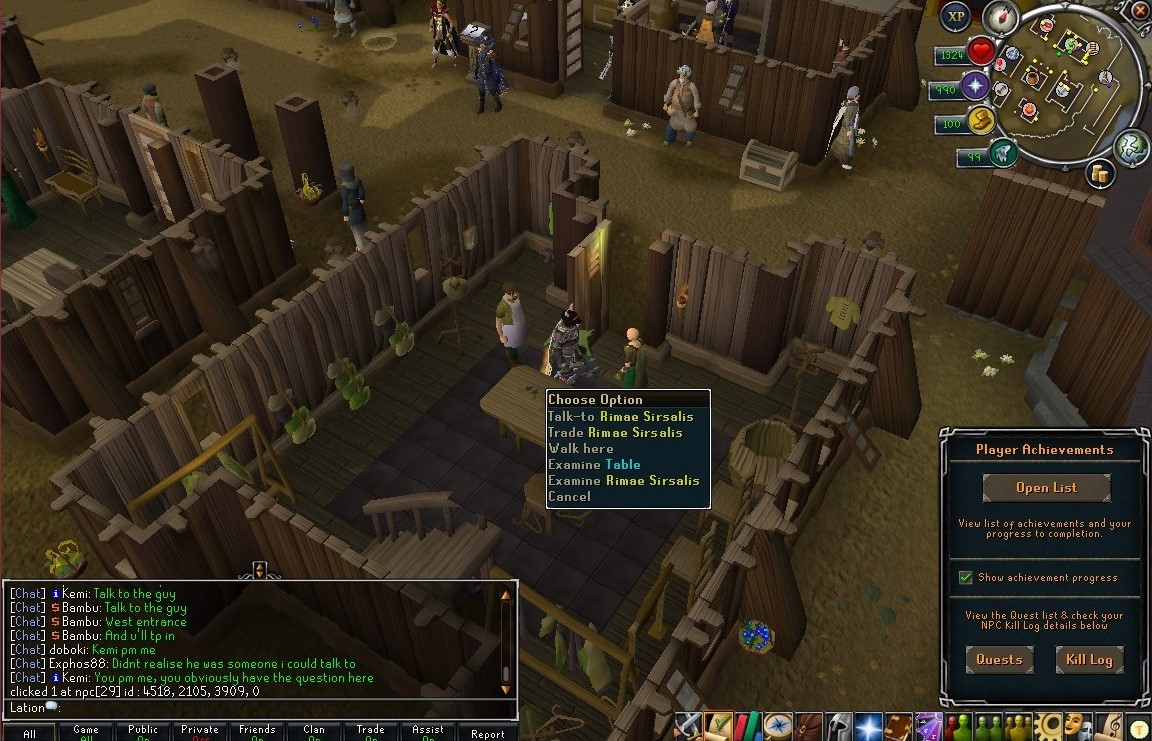
Task: Open the Quests list
Action: click(x=999, y=659)
